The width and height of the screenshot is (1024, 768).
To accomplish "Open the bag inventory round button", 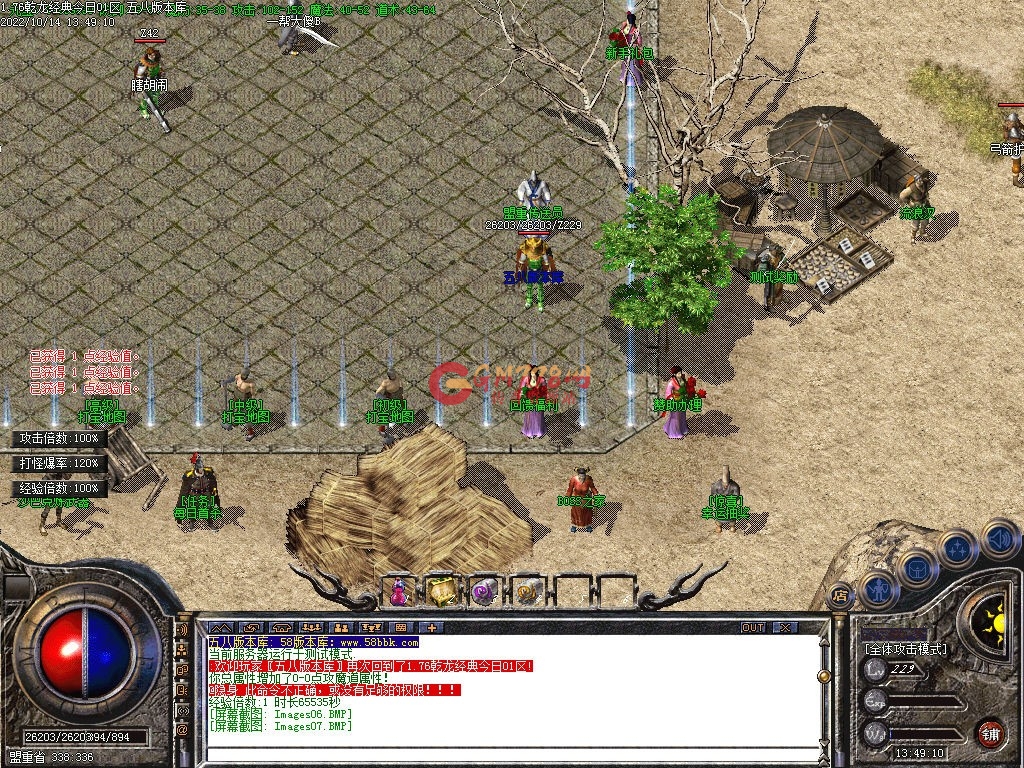I will point(918,568).
